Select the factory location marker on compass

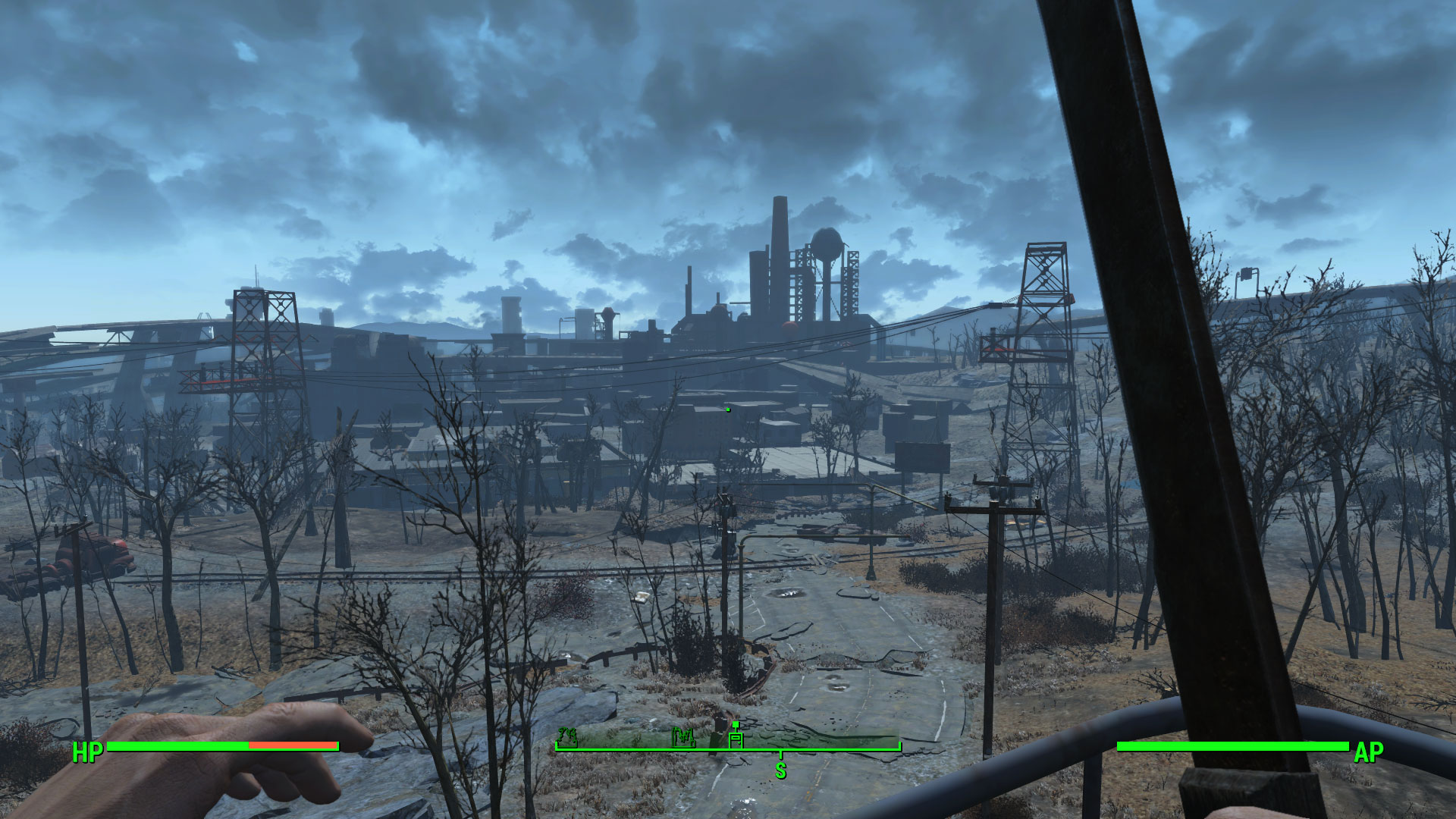tap(684, 737)
